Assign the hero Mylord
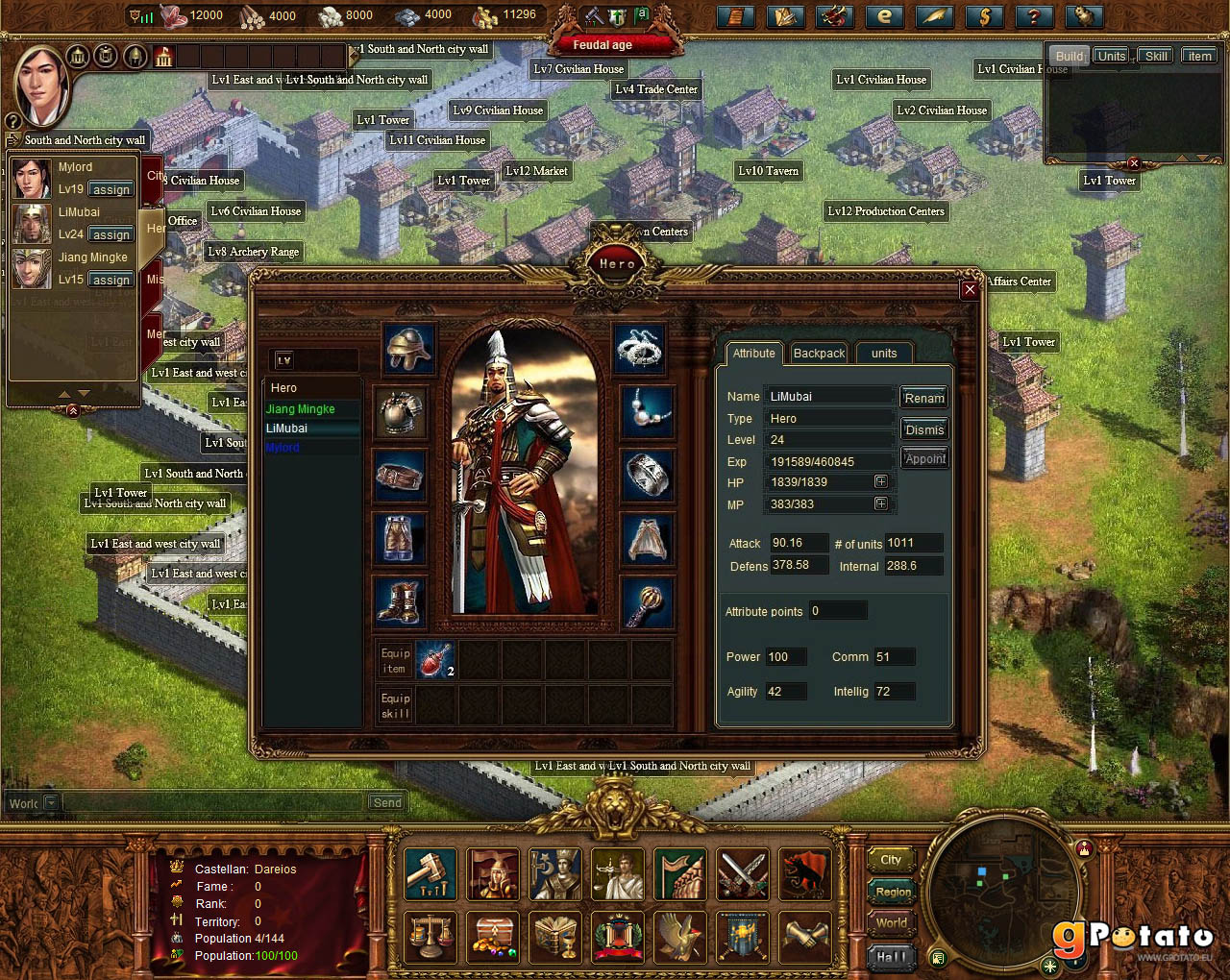 tap(111, 190)
